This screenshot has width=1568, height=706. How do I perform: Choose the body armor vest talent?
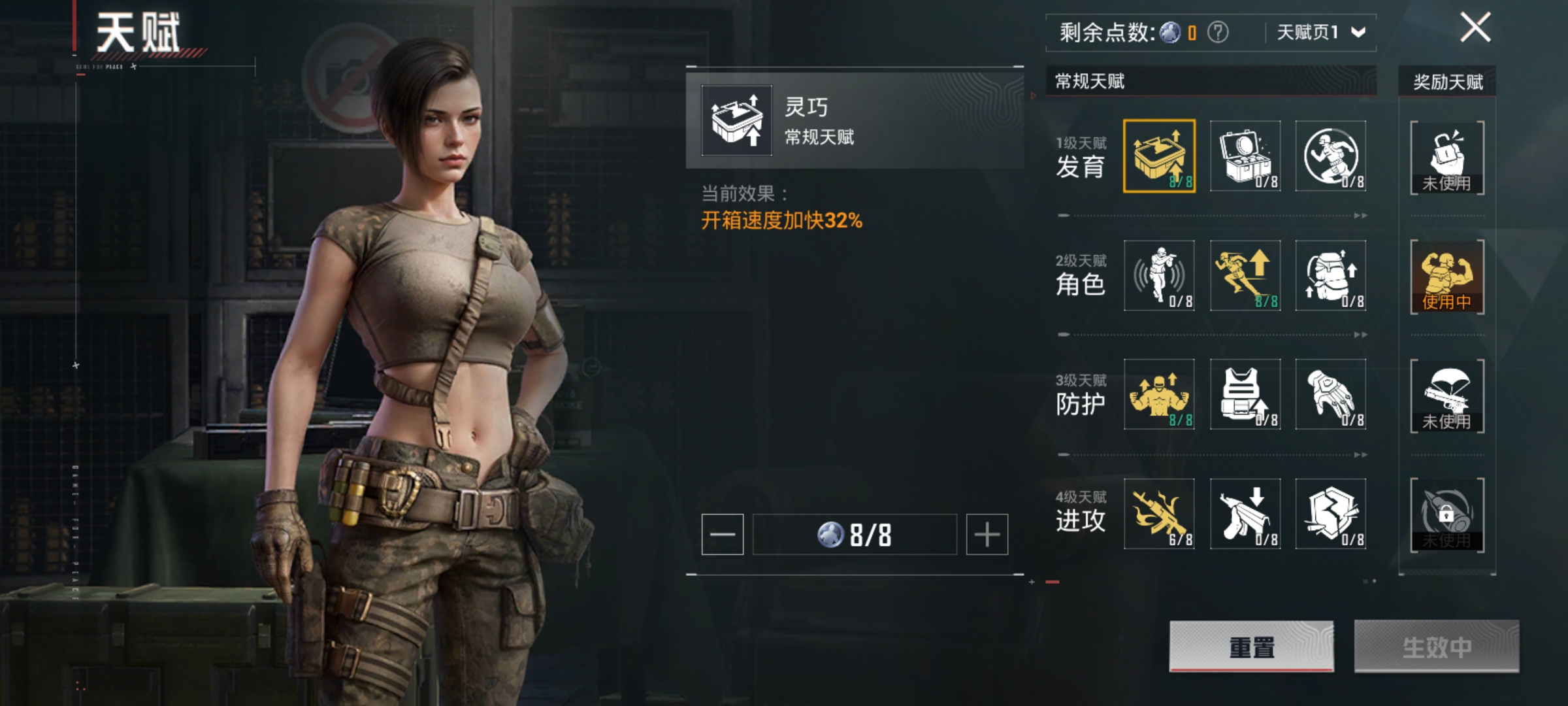tap(1245, 394)
